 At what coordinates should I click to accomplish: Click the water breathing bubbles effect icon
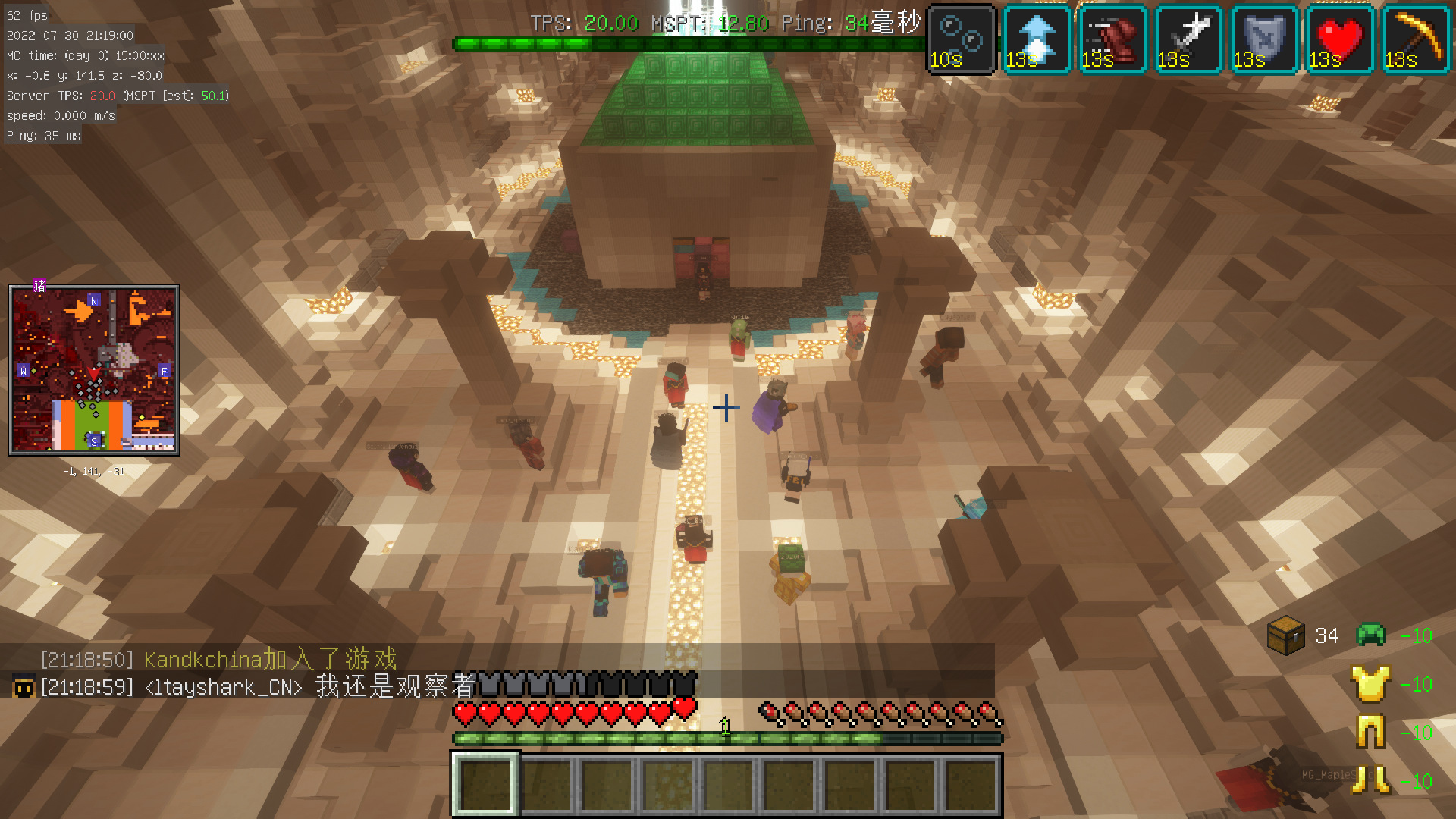962,39
